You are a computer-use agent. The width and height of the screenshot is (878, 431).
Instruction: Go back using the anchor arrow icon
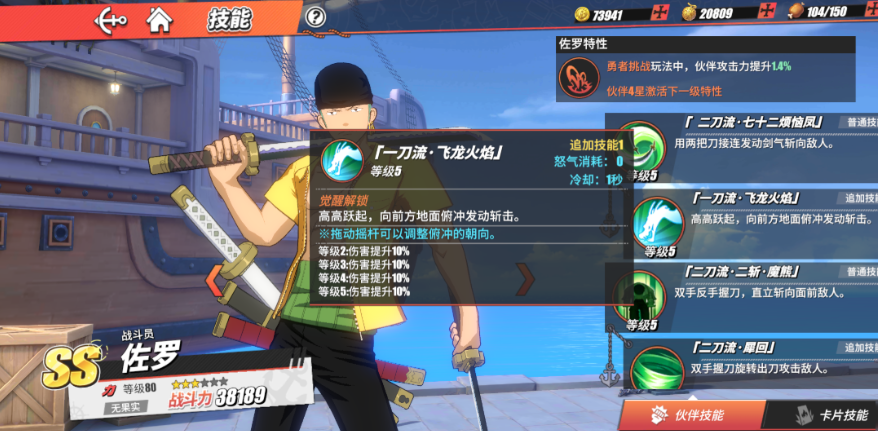click(x=110, y=18)
